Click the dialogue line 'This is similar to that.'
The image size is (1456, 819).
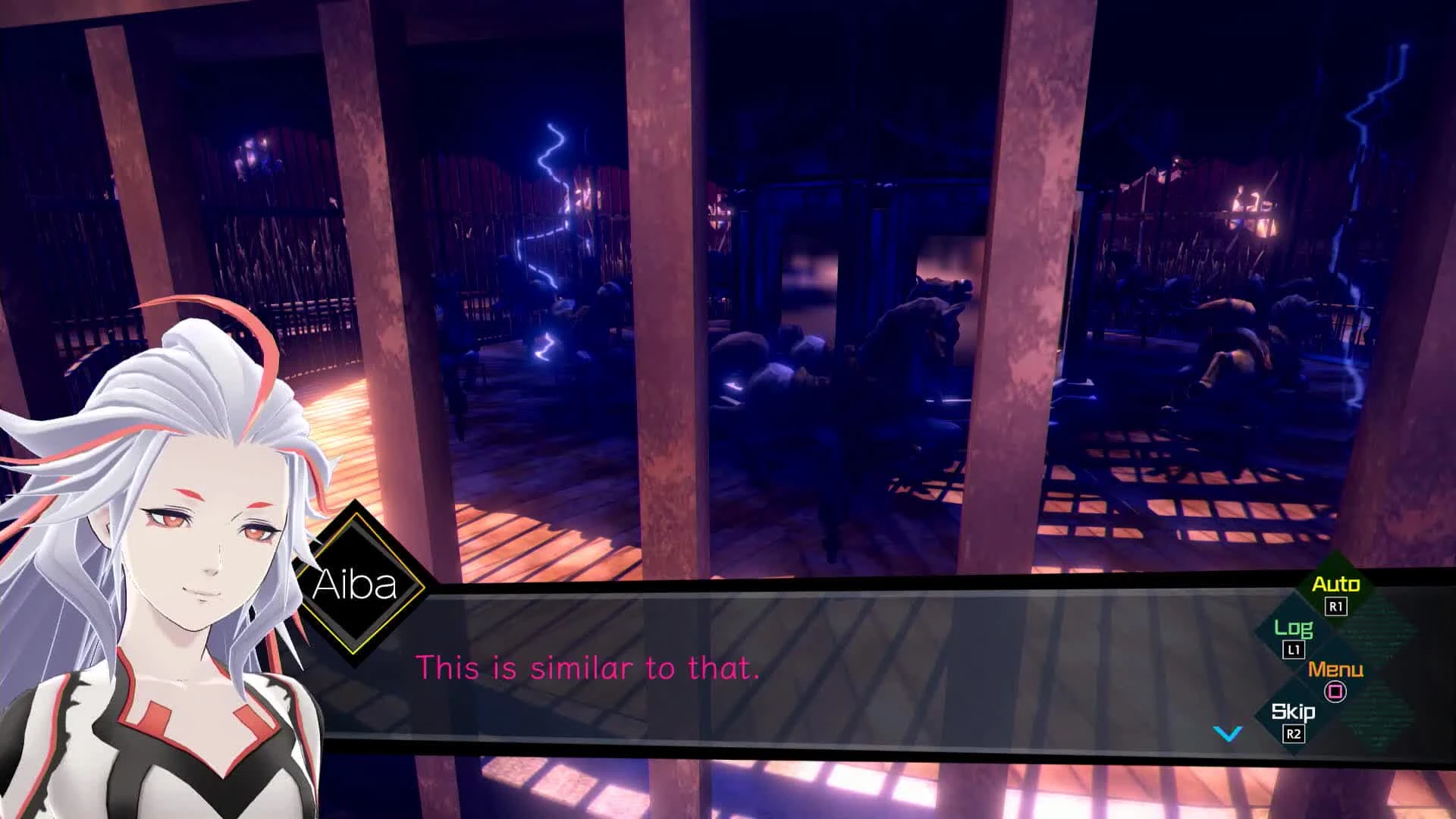tap(588, 669)
